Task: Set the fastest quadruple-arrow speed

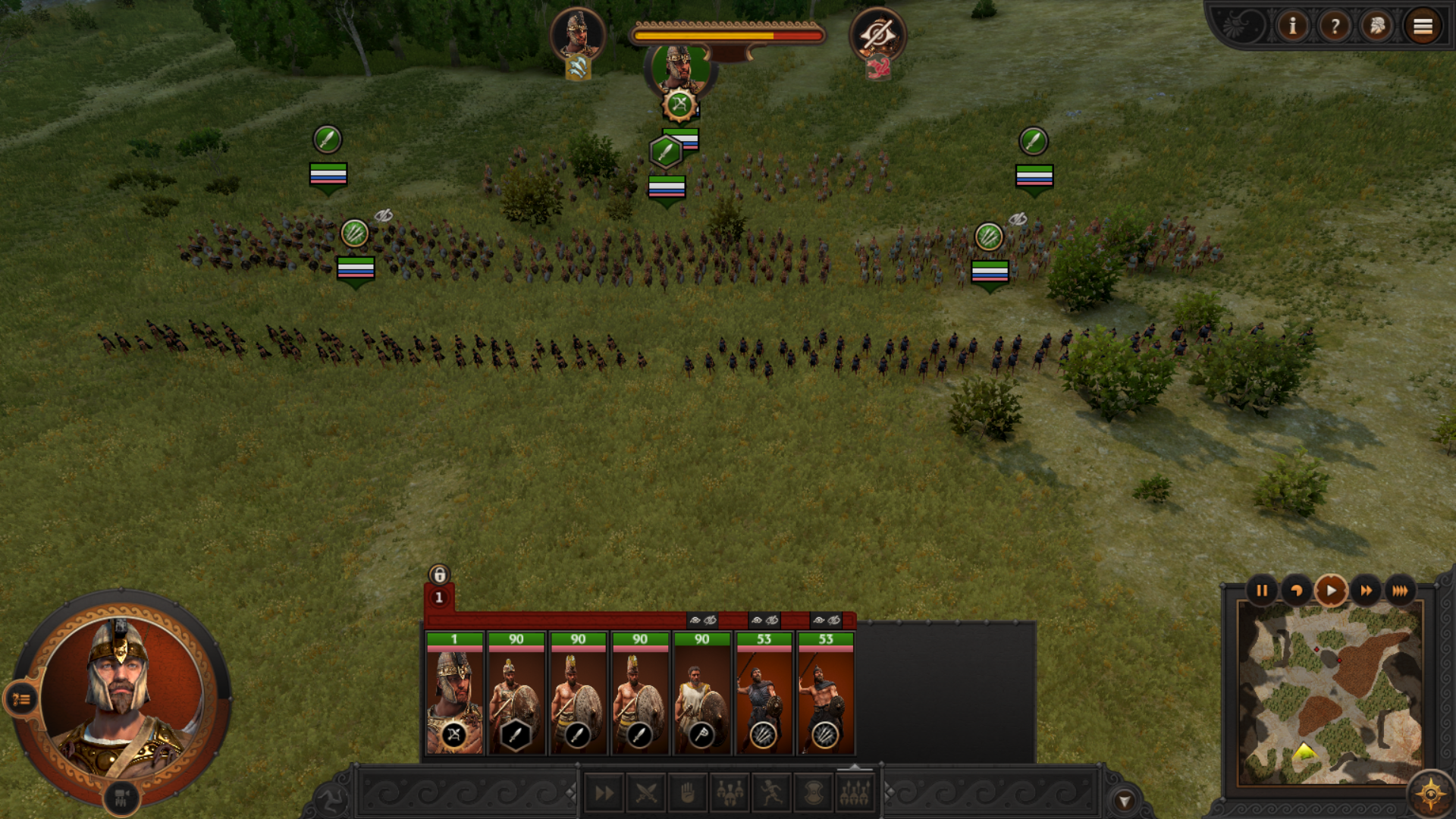Action: (x=1400, y=591)
